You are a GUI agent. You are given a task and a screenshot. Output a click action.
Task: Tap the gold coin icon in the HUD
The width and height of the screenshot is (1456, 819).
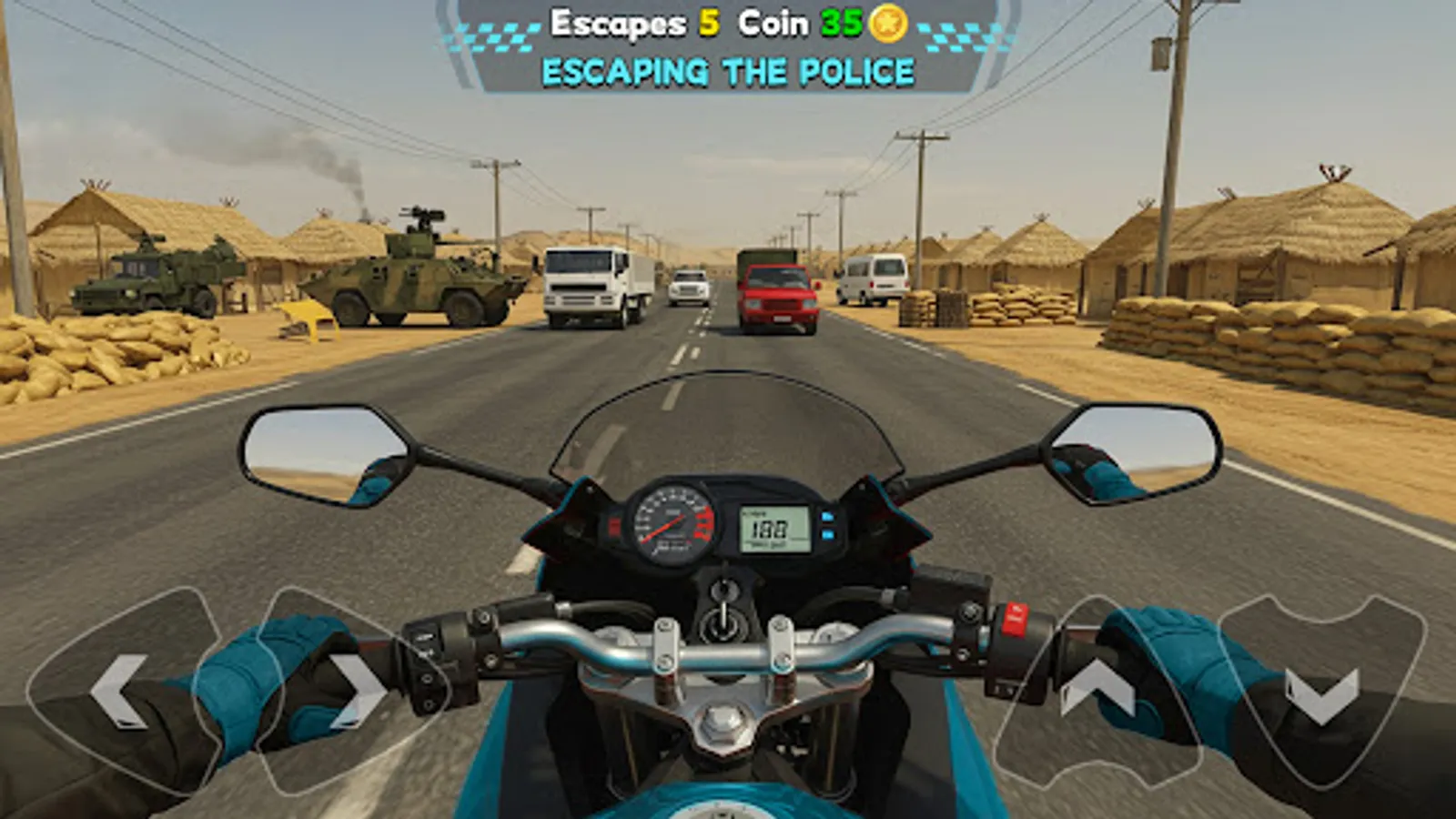coord(885,25)
